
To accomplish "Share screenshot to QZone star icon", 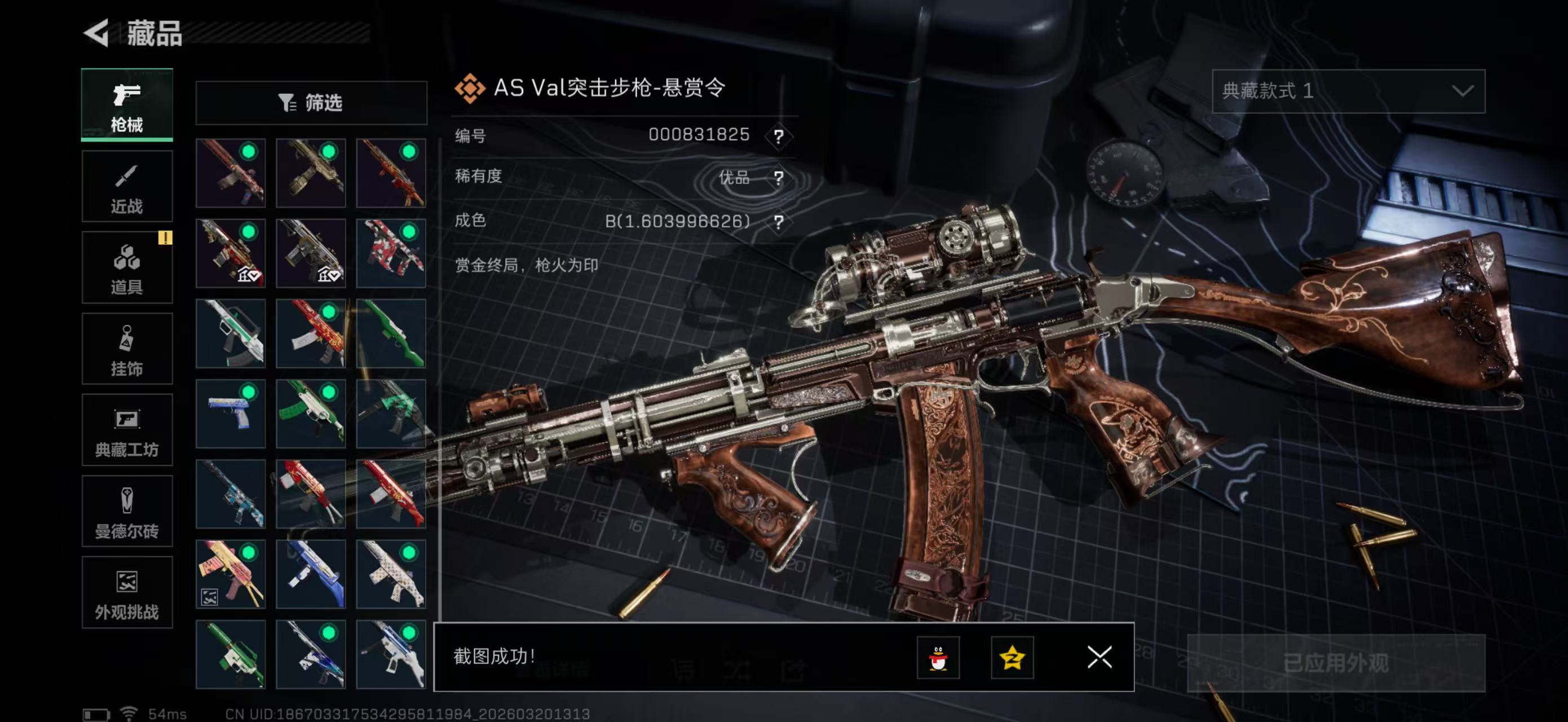I will [1012, 658].
